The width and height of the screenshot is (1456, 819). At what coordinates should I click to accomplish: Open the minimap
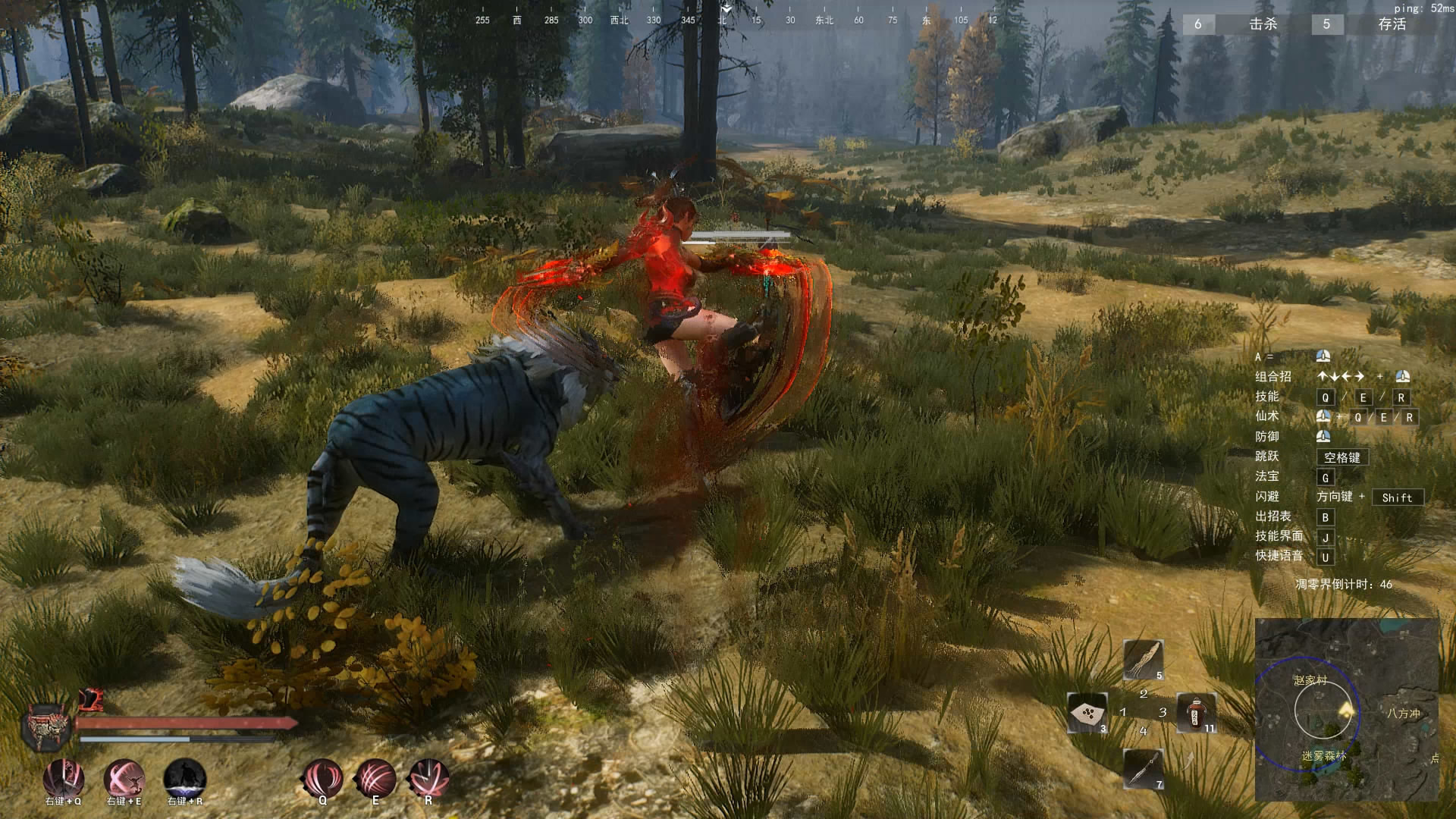point(1347,710)
